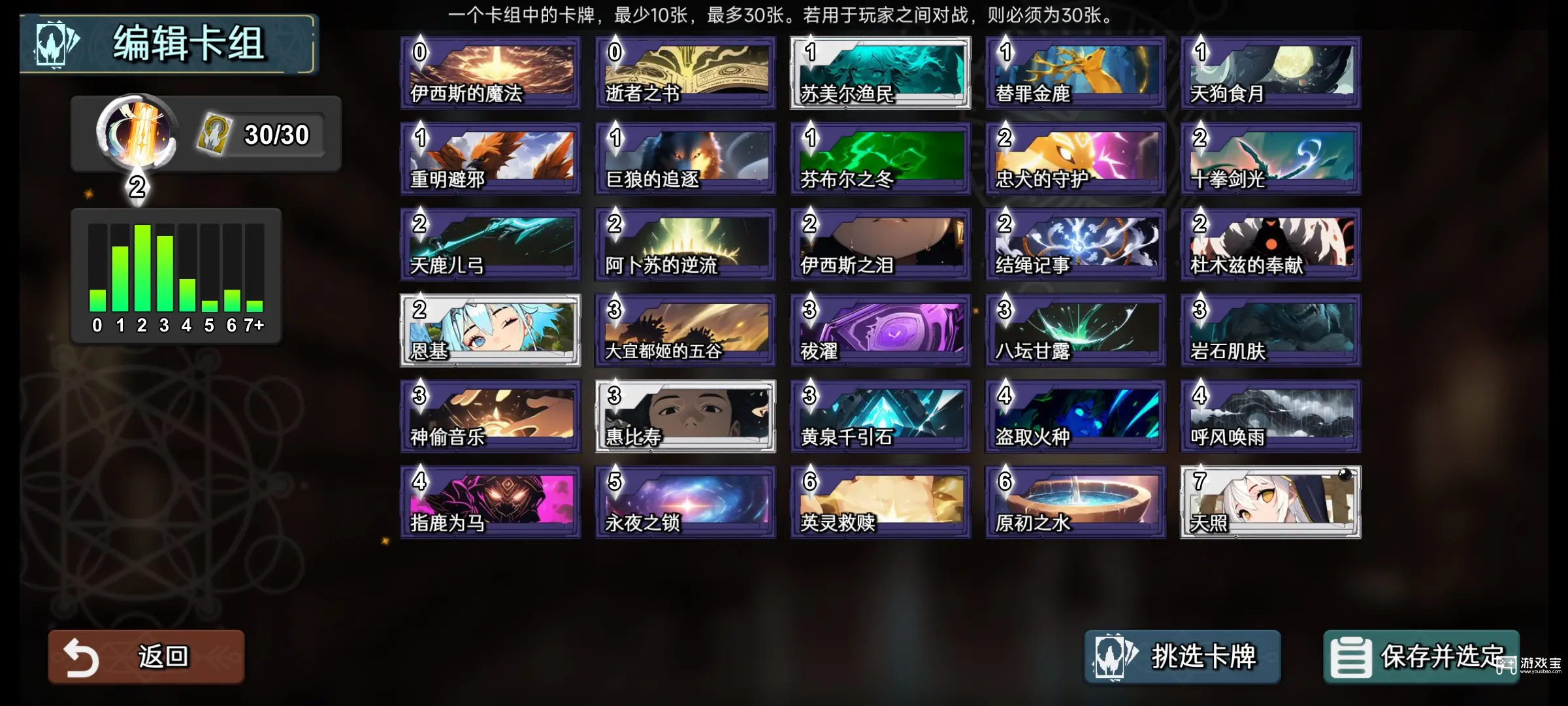Select the 芬布尔之冬 card

click(x=880, y=159)
